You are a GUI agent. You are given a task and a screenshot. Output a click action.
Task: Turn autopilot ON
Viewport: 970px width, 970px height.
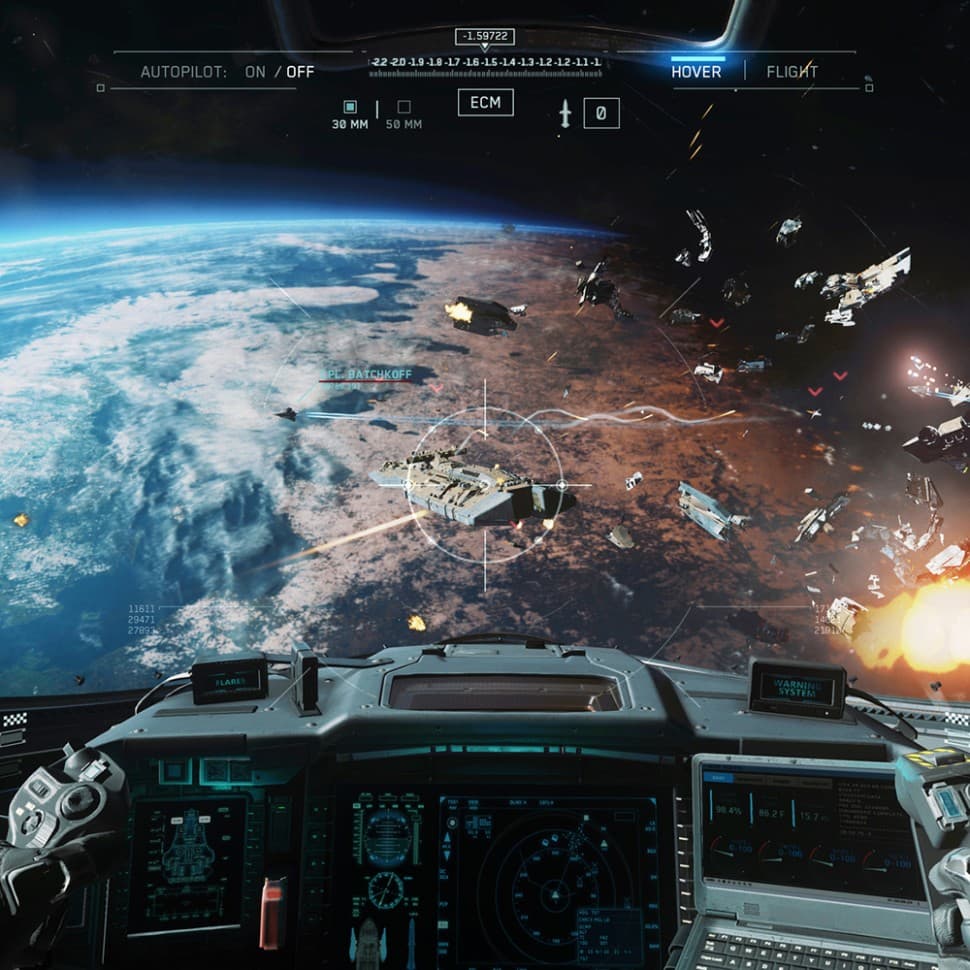(x=255, y=72)
